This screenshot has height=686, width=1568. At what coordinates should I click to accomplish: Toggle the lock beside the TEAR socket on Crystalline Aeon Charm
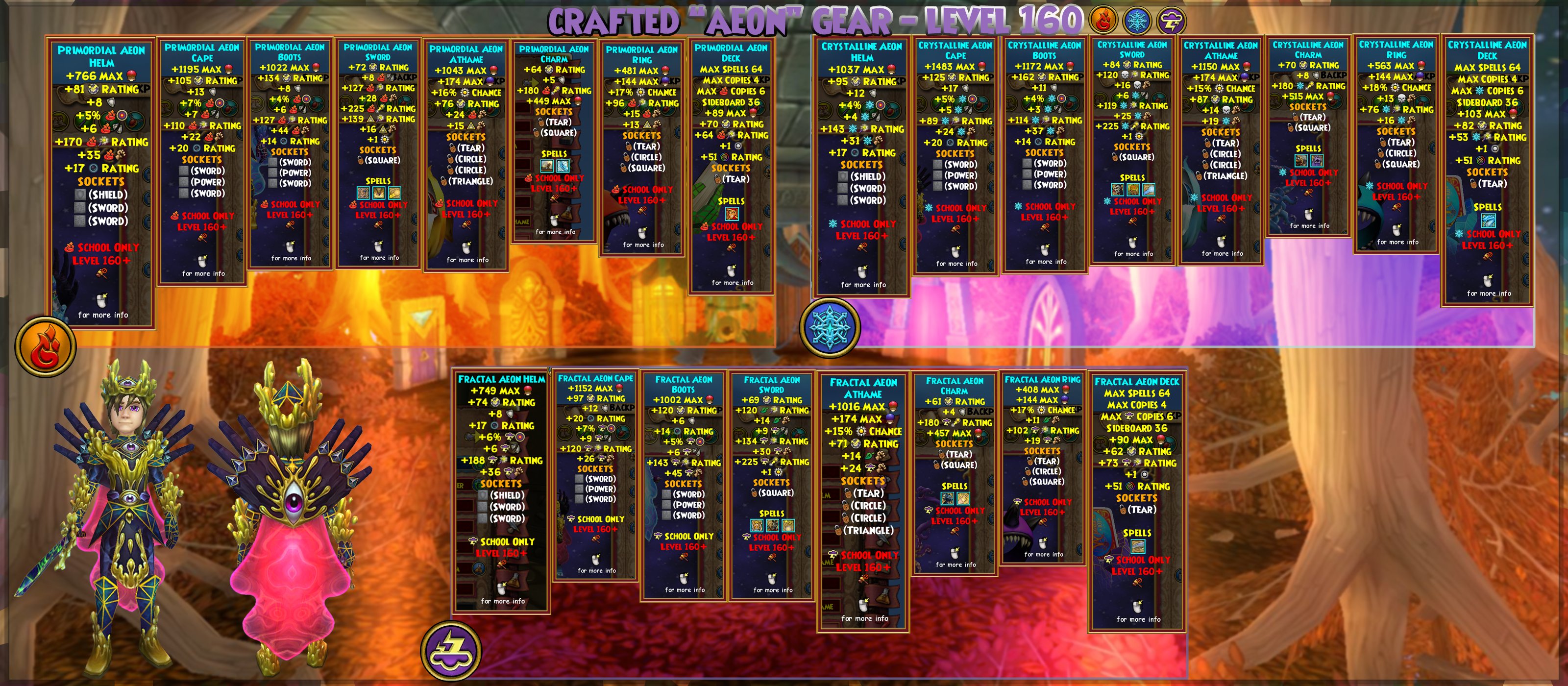tap(1296, 118)
